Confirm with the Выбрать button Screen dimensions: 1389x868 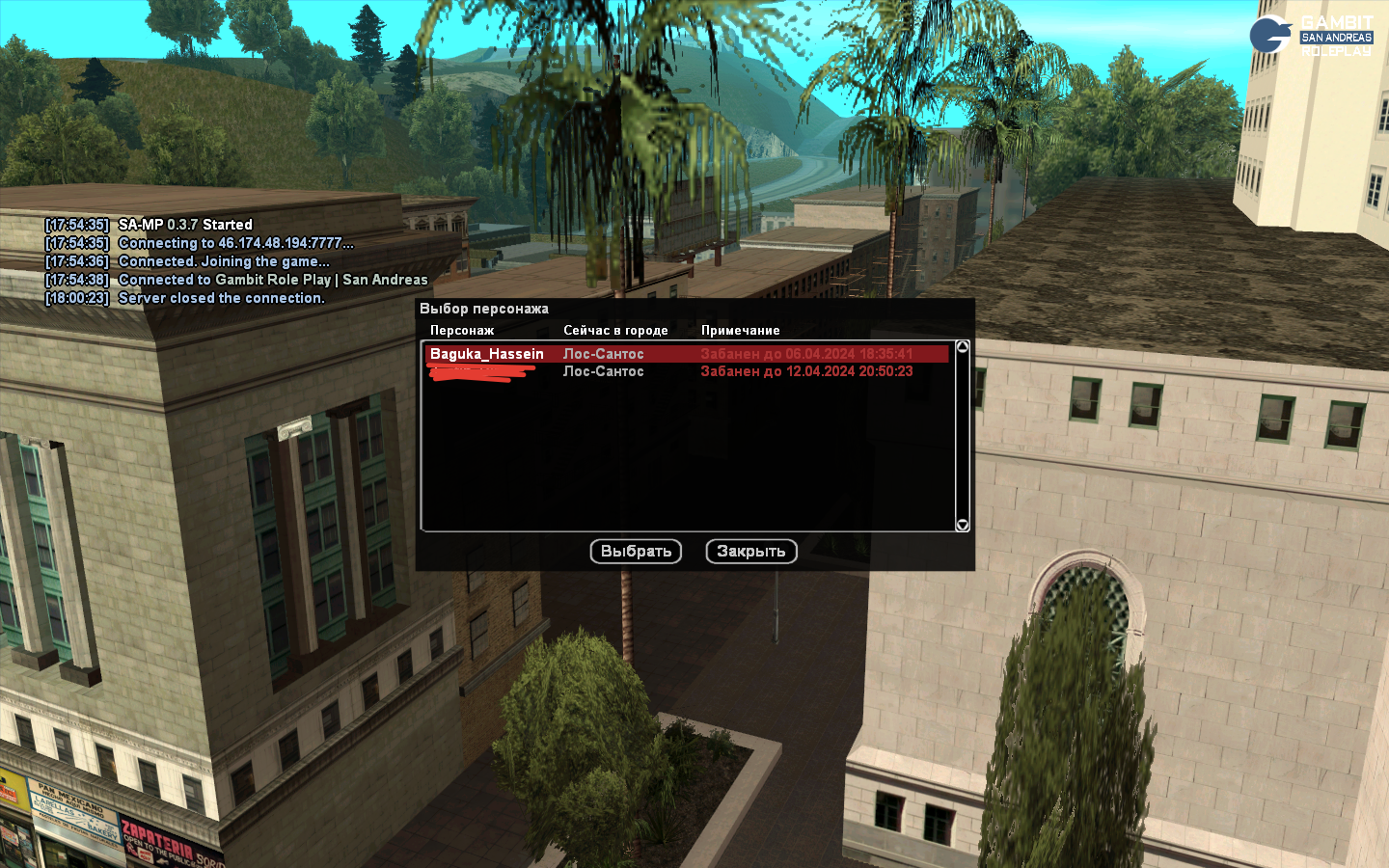tap(636, 552)
